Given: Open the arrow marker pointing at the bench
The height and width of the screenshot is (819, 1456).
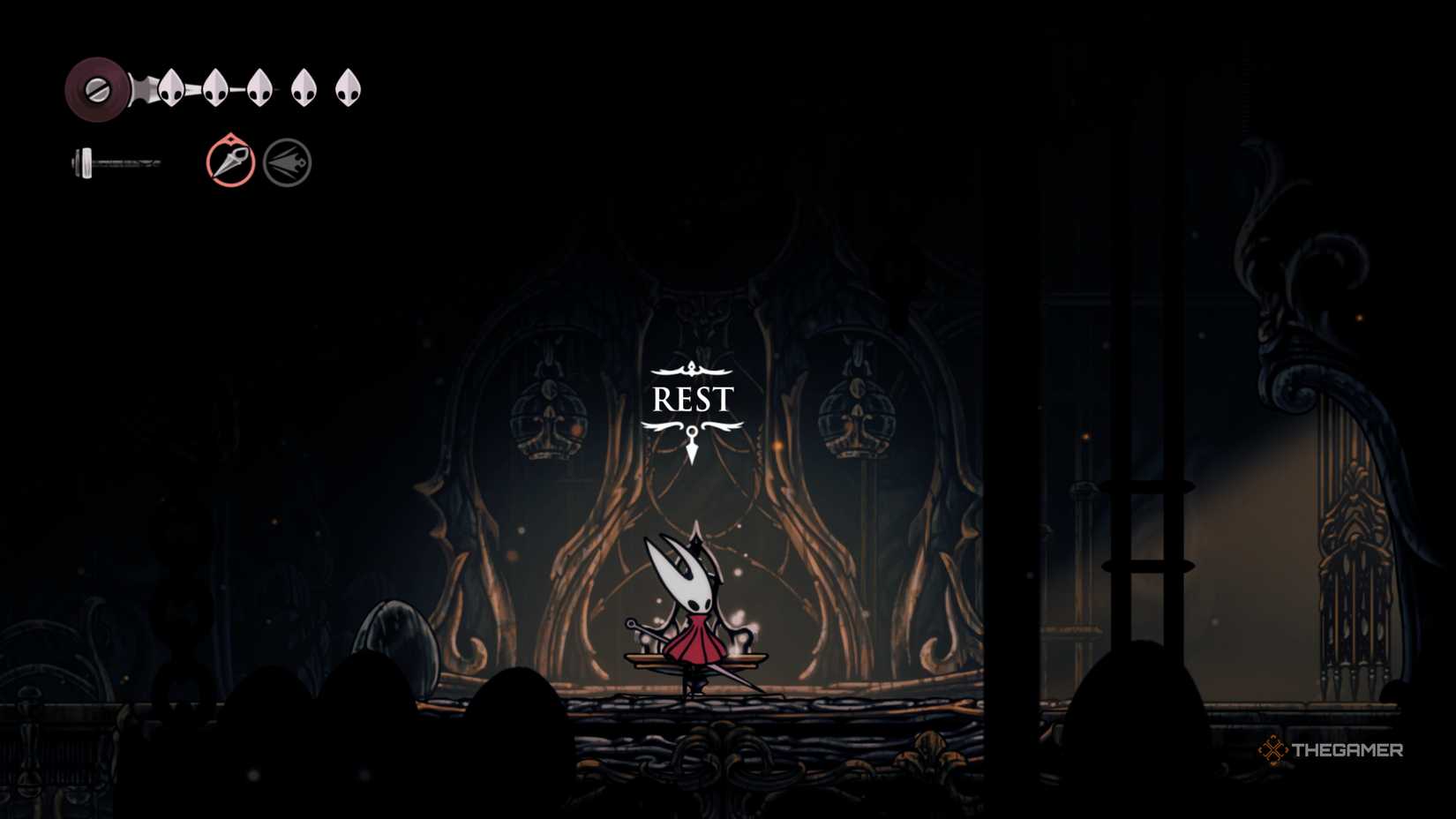Looking at the screenshot, I should pos(692,446).
